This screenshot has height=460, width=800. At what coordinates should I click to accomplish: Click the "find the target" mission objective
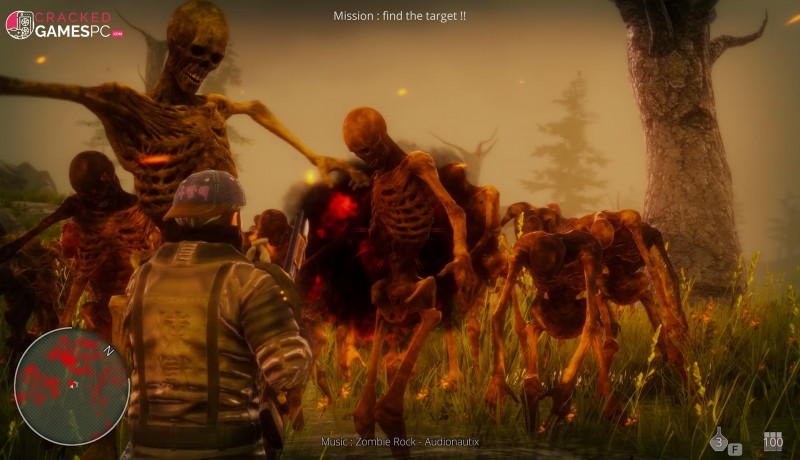click(x=399, y=16)
